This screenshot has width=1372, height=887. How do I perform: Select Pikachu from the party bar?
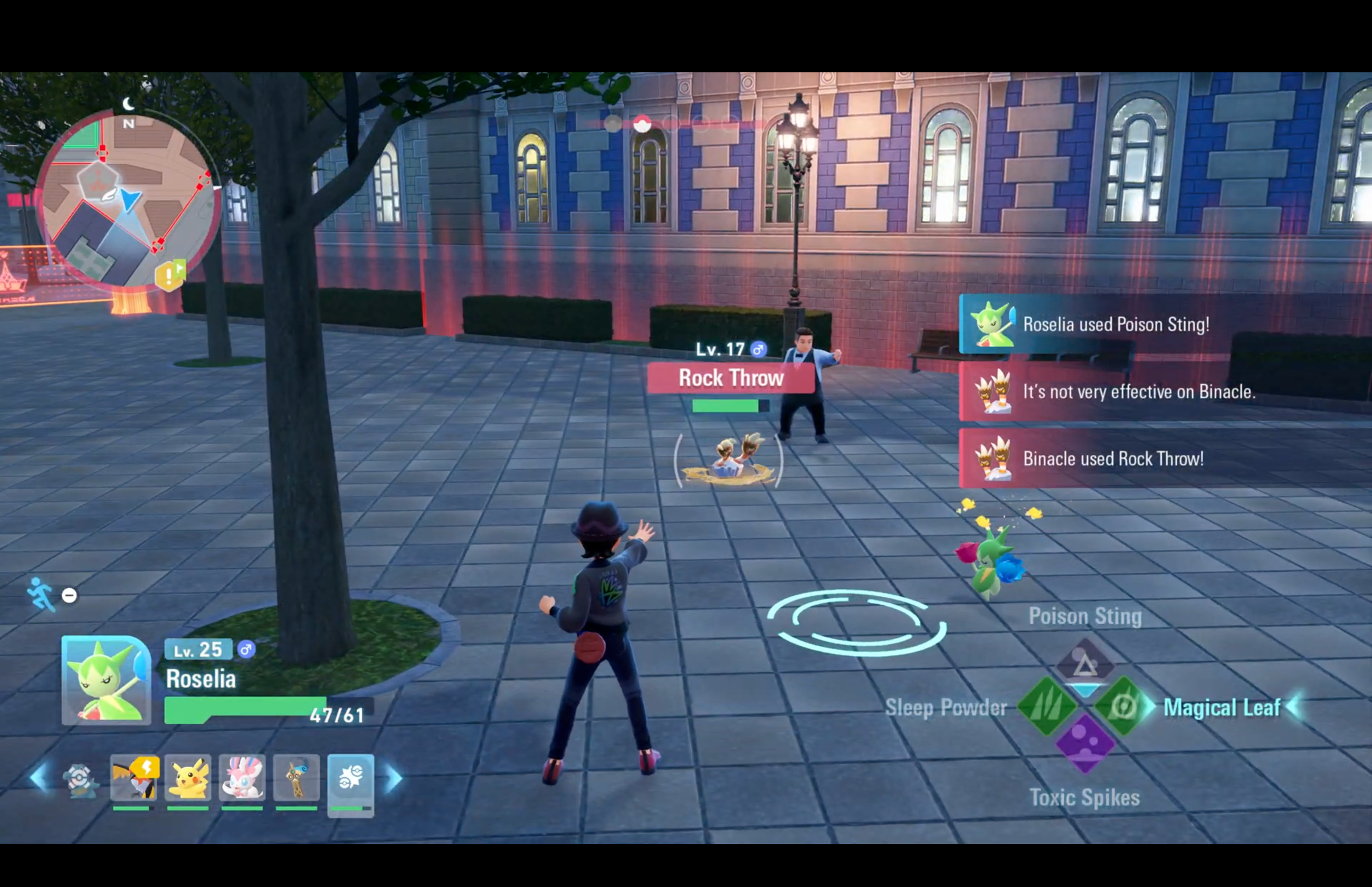coord(188,778)
